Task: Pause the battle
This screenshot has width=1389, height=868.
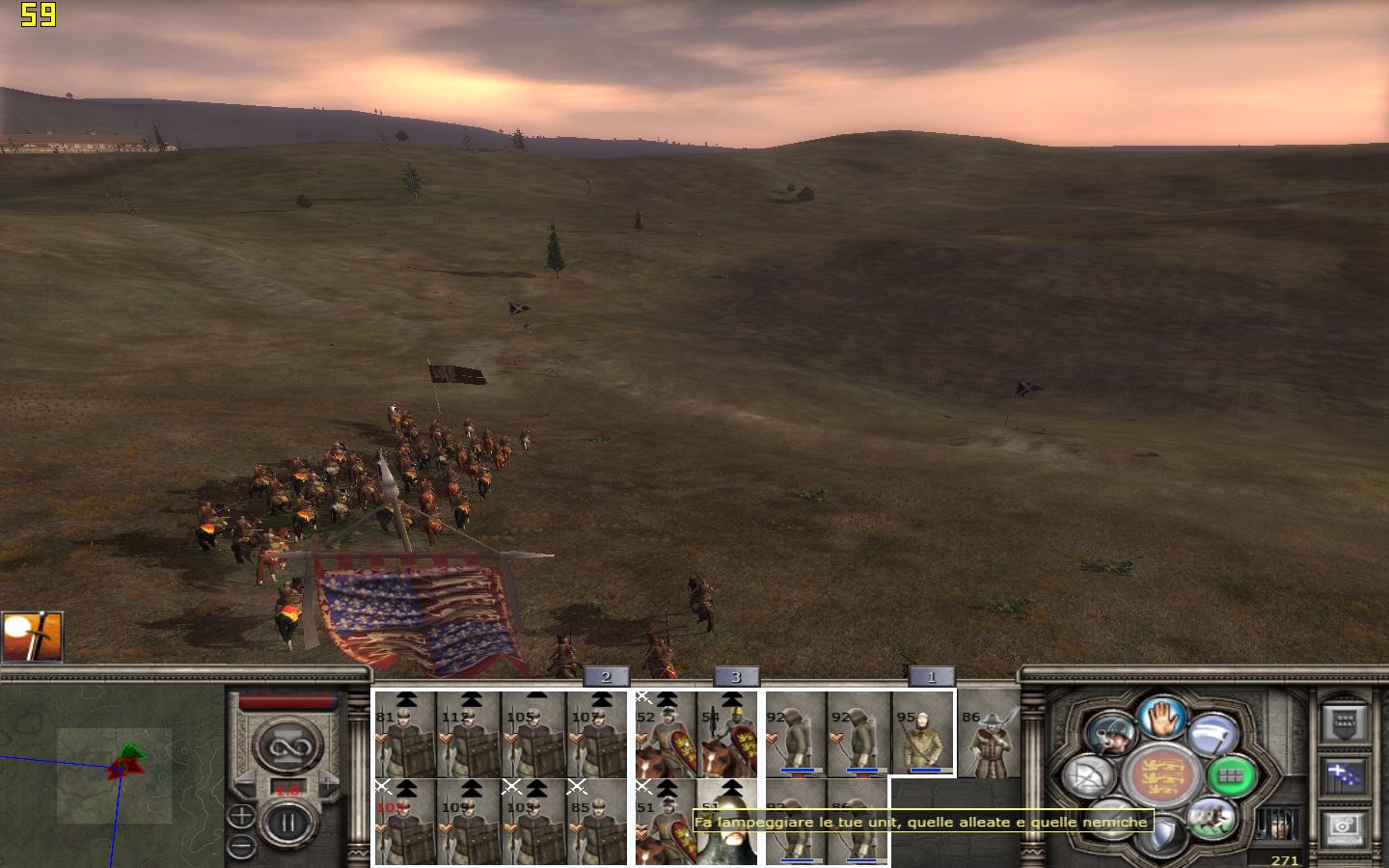Action: (x=287, y=823)
